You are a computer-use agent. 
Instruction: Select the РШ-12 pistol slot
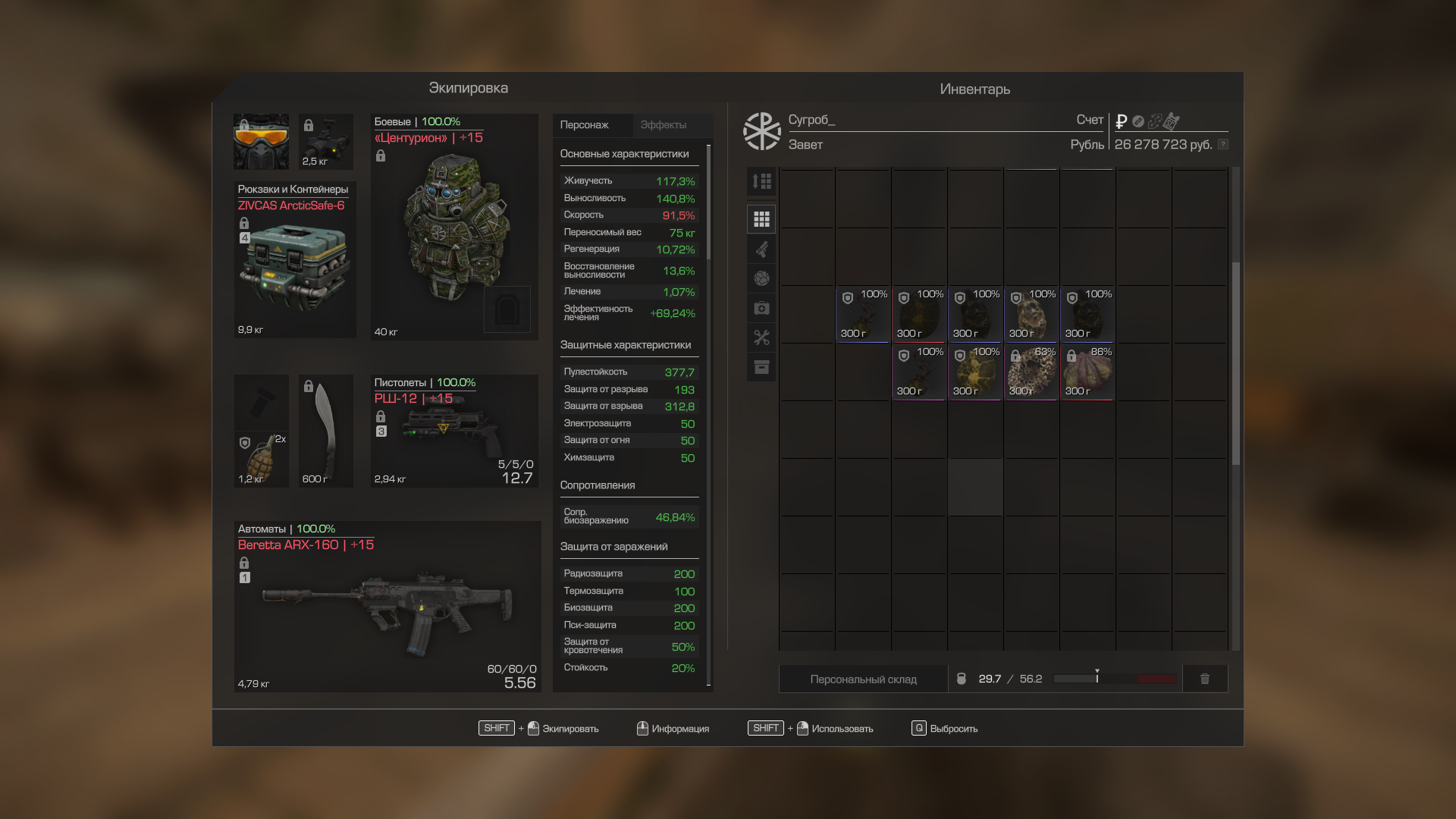coord(453,432)
